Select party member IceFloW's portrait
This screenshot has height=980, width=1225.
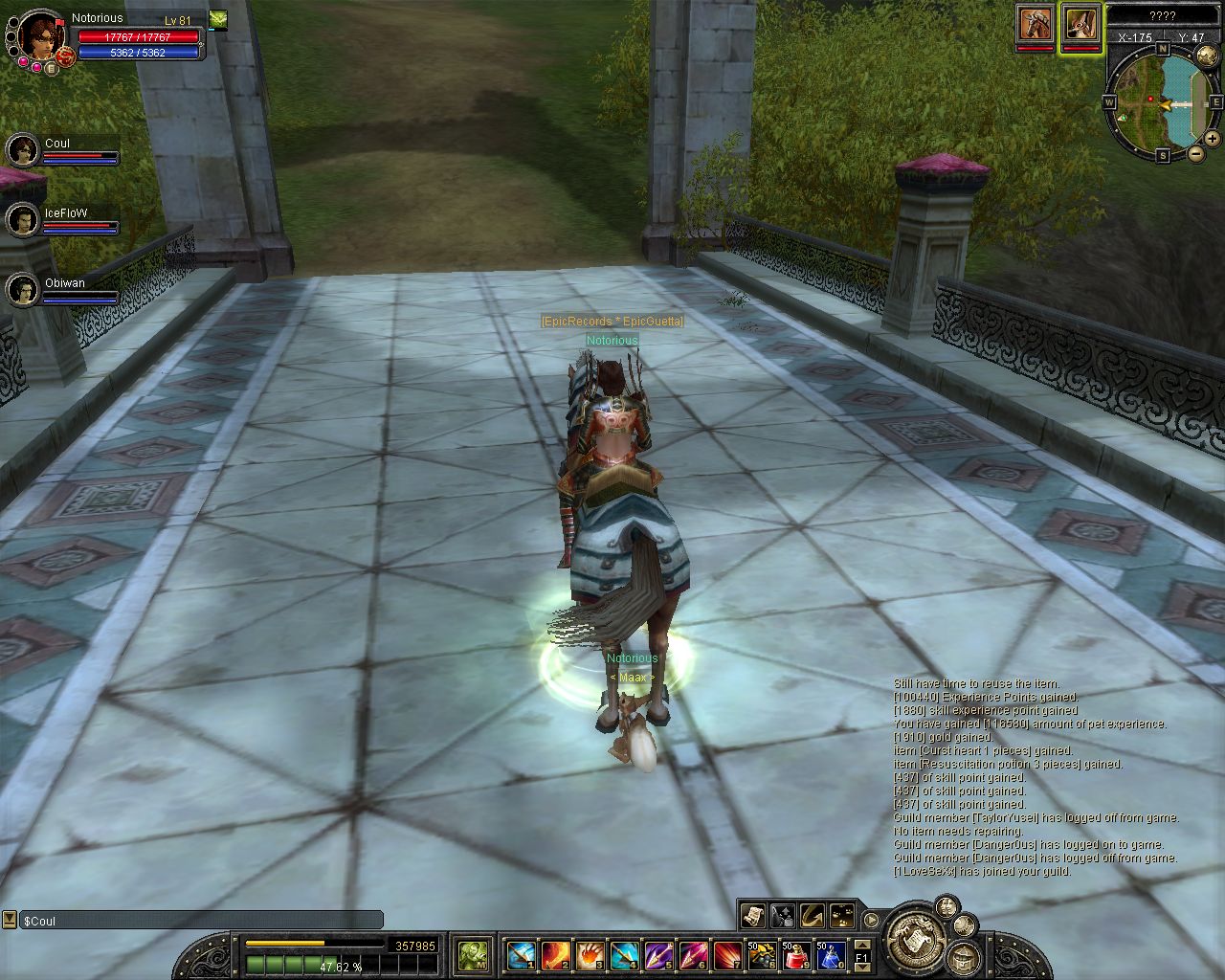[x=22, y=220]
